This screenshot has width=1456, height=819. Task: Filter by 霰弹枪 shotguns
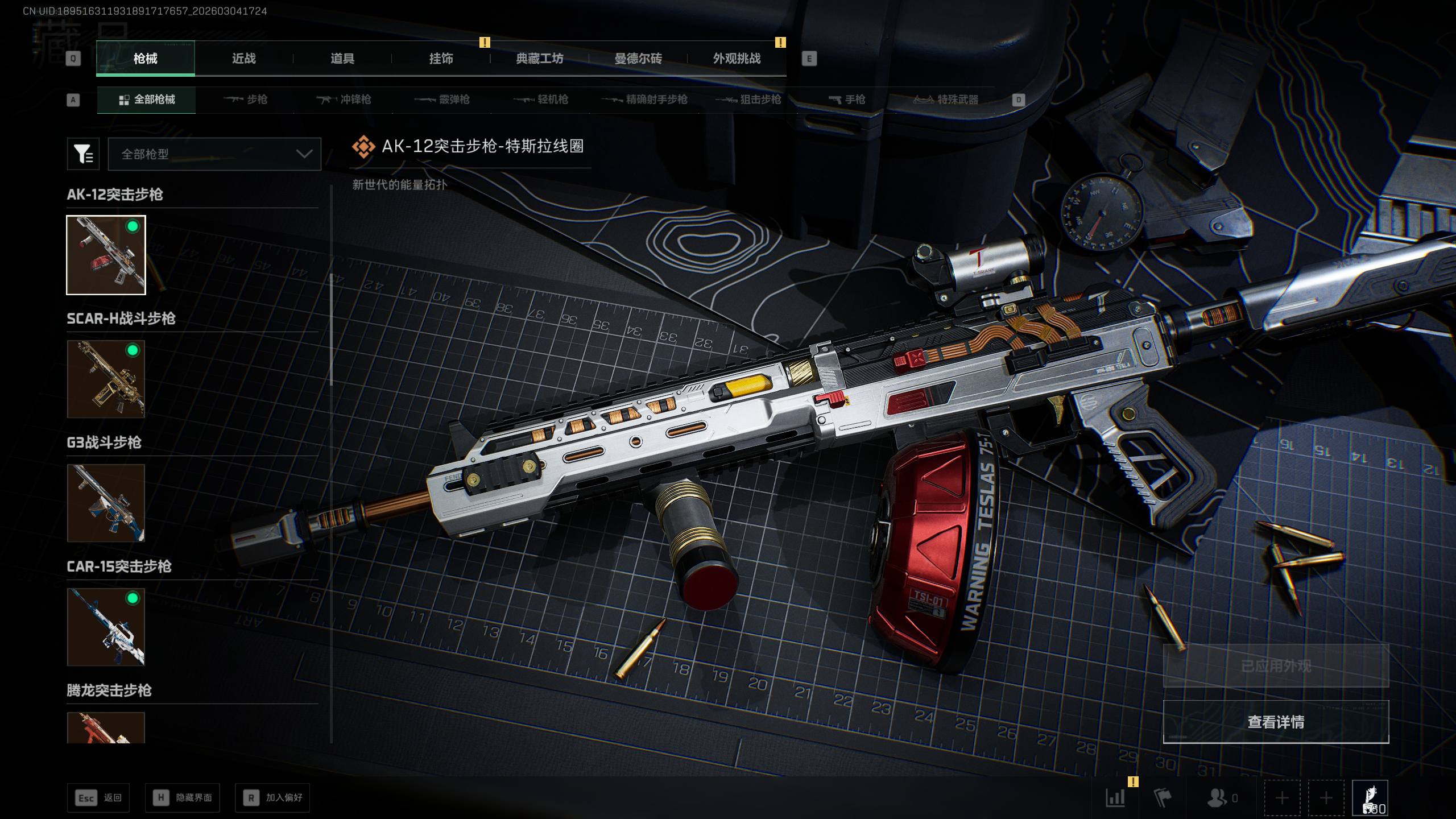pyautogui.click(x=442, y=100)
